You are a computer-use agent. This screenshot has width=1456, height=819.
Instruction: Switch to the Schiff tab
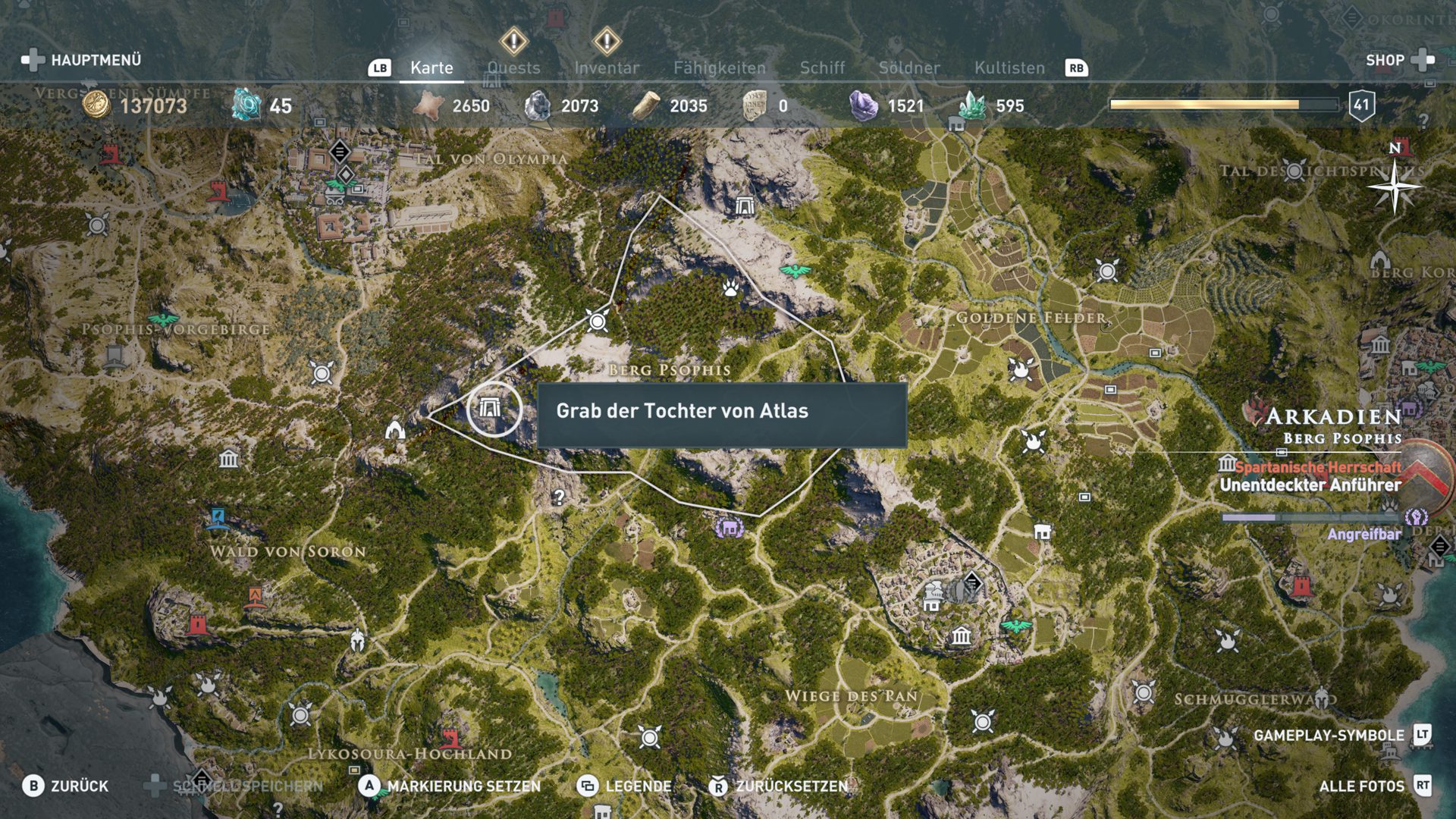coord(822,67)
